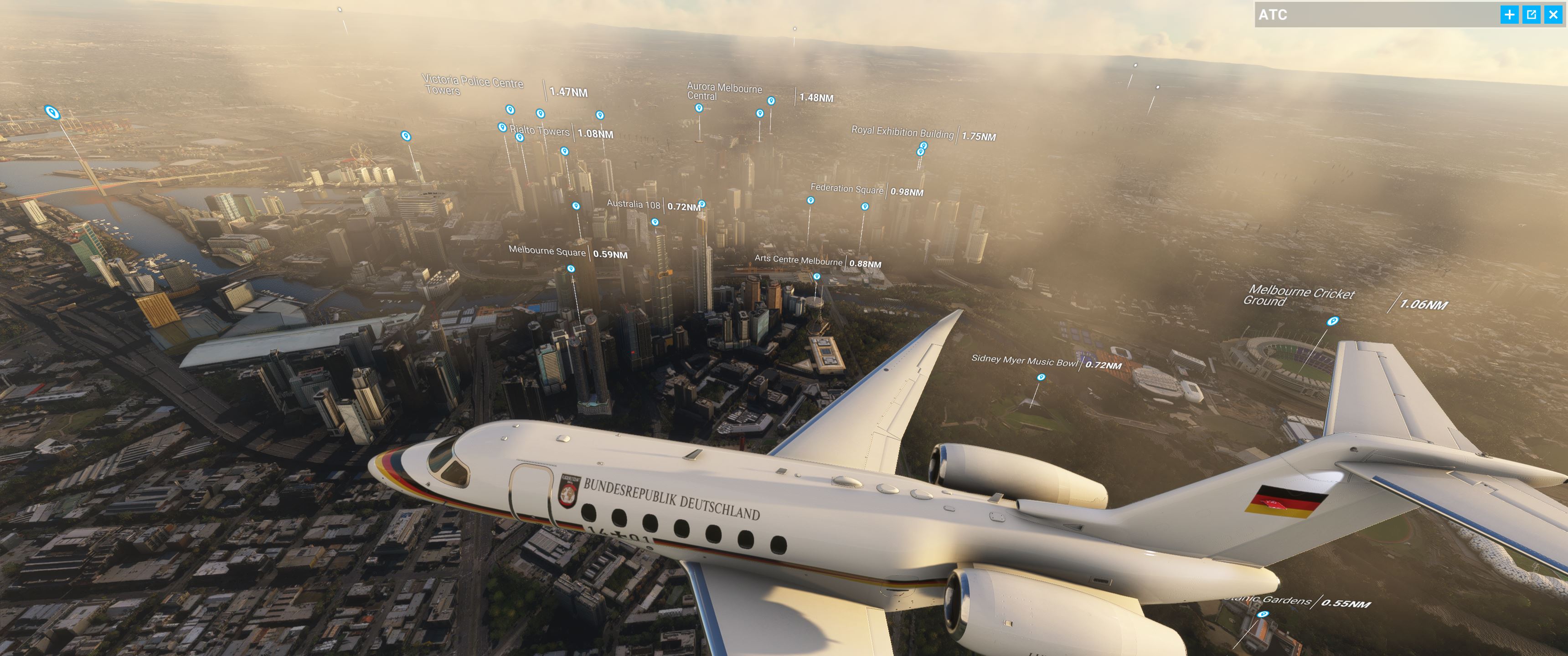The width and height of the screenshot is (1568, 656).
Task: Click the pin above the Victoria Harbour bridge
Action: (54, 113)
